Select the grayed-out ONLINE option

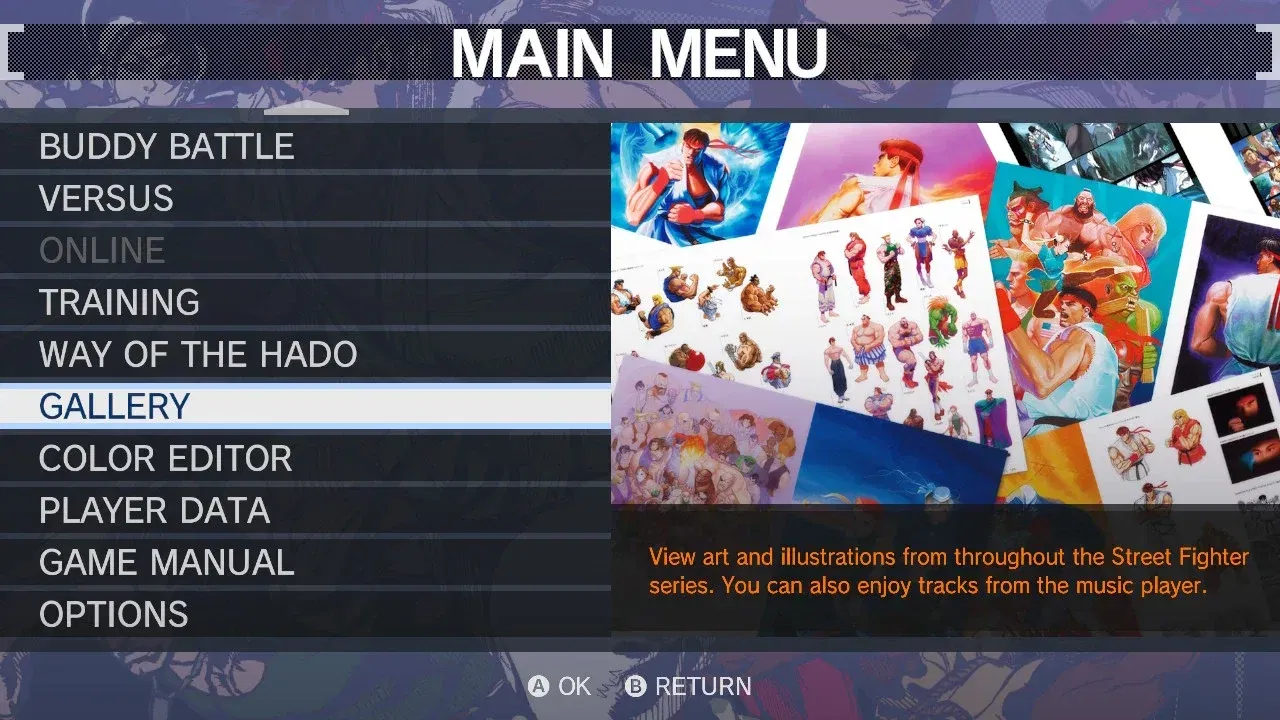102,250
